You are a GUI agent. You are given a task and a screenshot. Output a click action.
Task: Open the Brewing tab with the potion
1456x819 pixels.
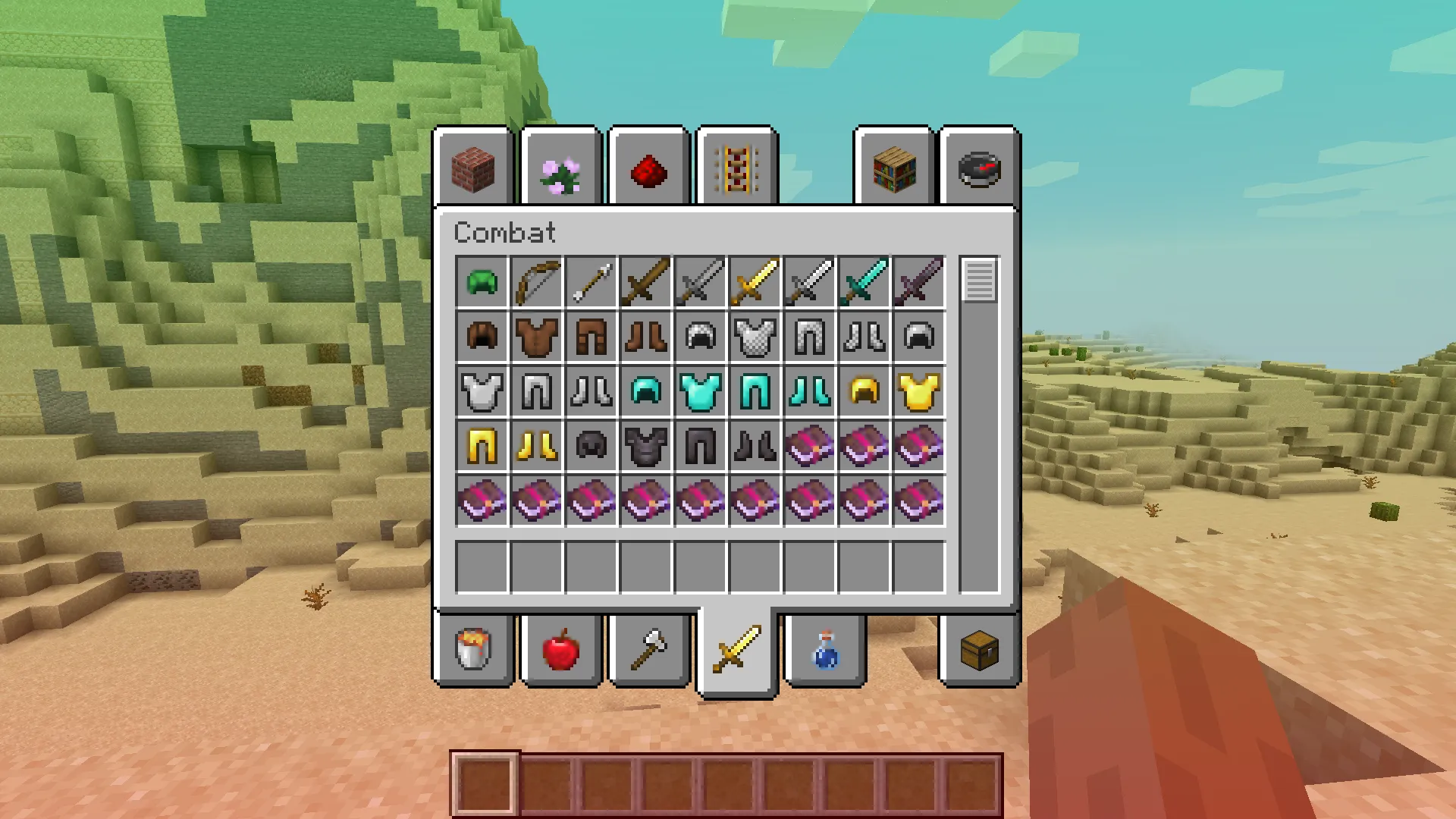pos(824,651)
